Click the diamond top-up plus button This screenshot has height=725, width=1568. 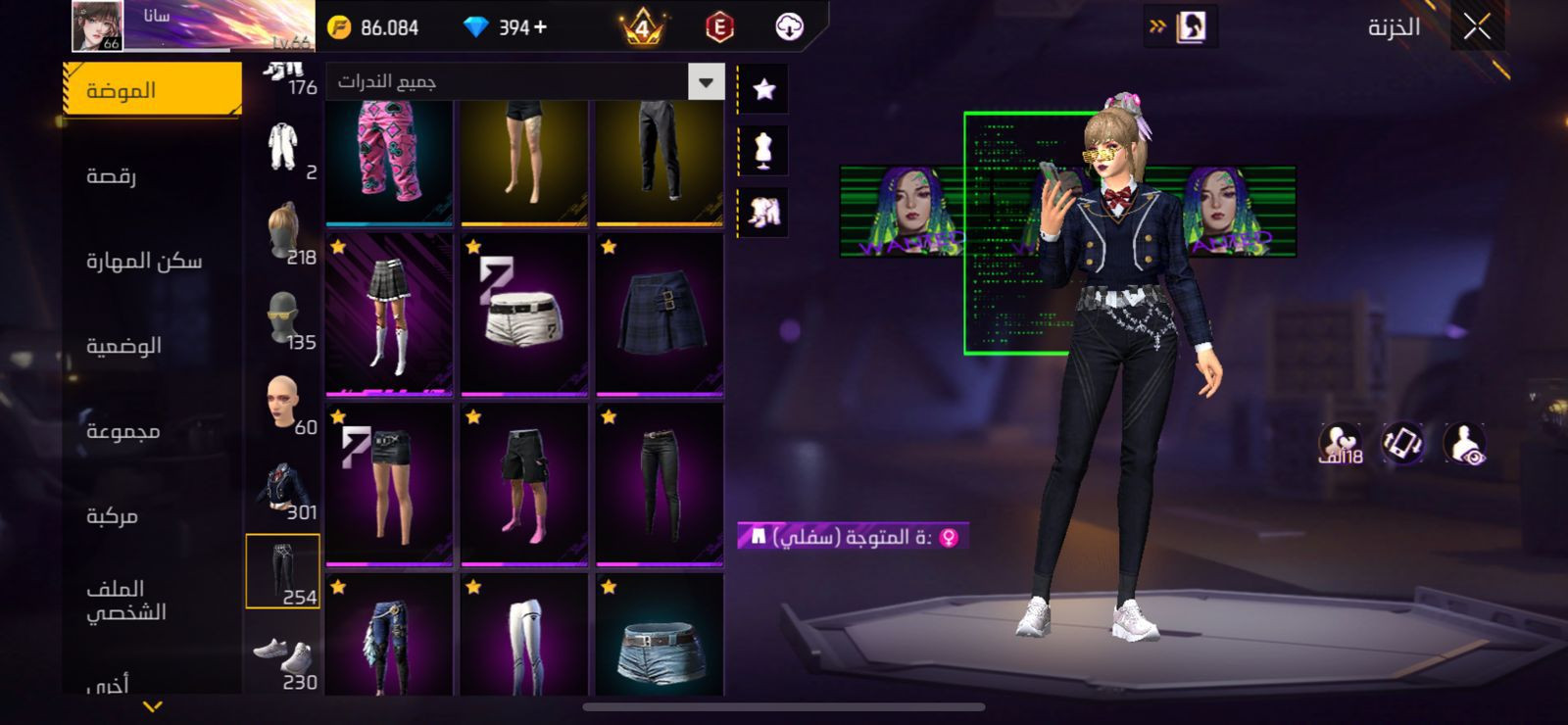pos(541,27)
